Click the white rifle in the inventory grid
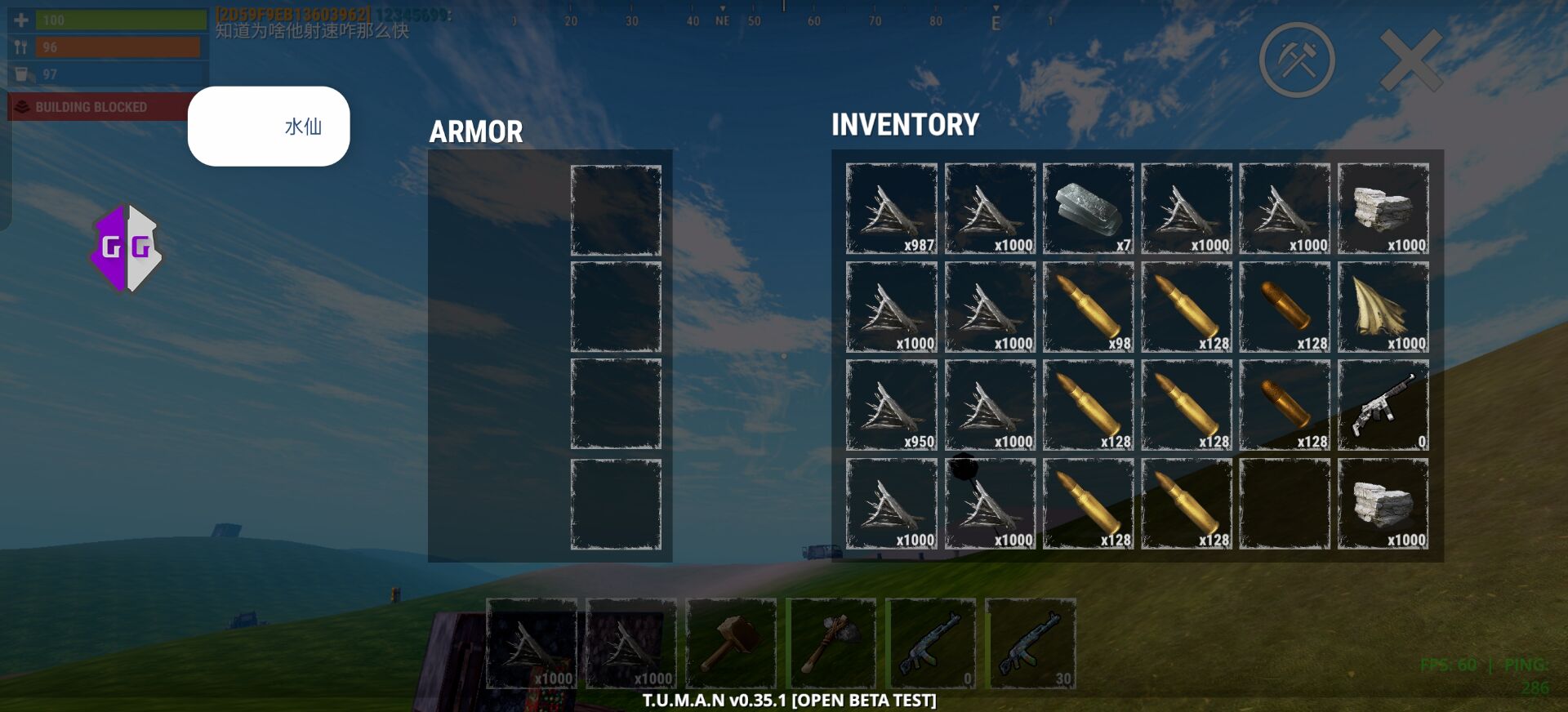 1383,405
